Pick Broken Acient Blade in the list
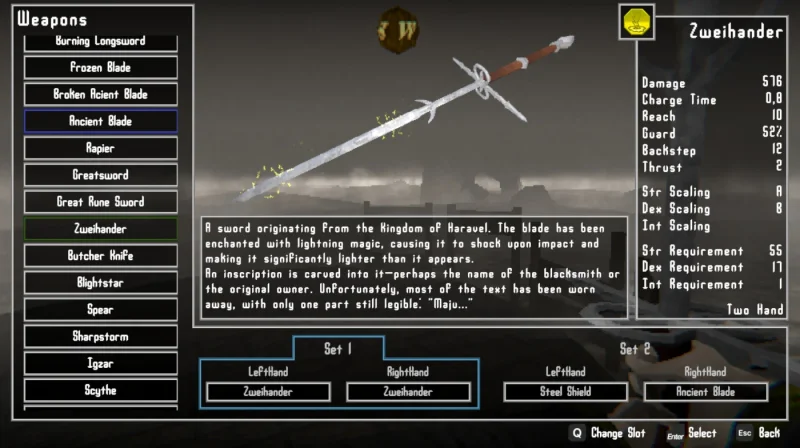 [x=100, y=95]
